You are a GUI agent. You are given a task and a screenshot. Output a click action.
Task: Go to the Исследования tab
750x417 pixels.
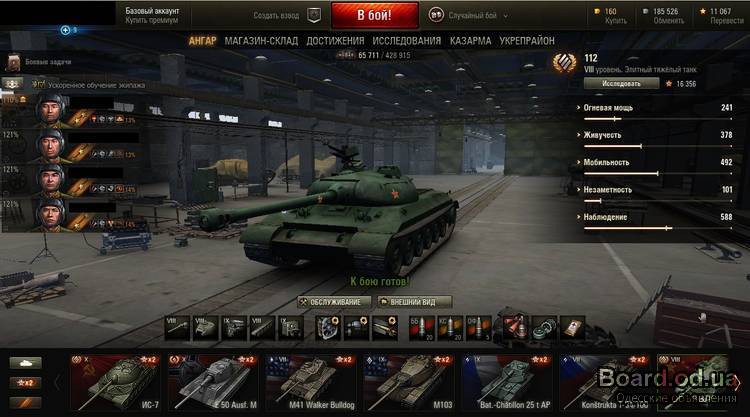click(406, 41)
